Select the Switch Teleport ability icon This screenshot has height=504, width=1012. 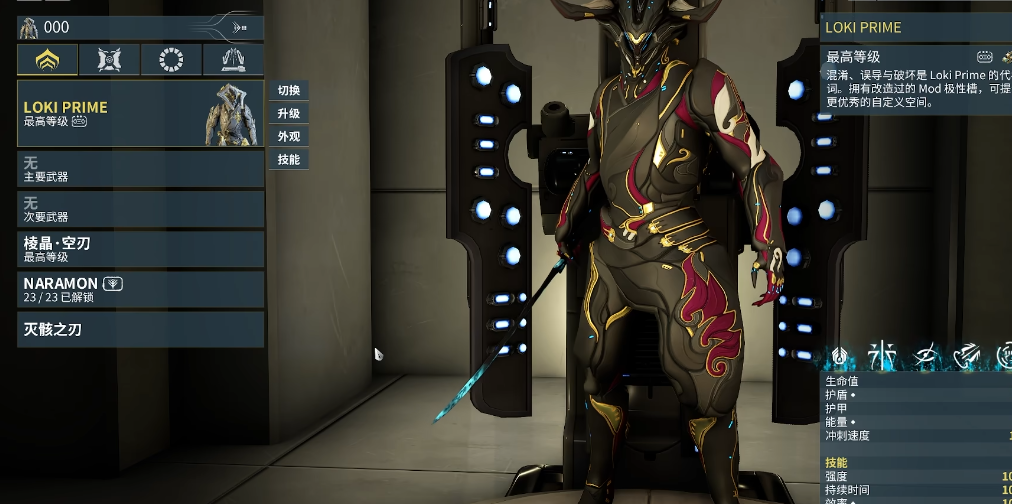[x=966, y=355]
